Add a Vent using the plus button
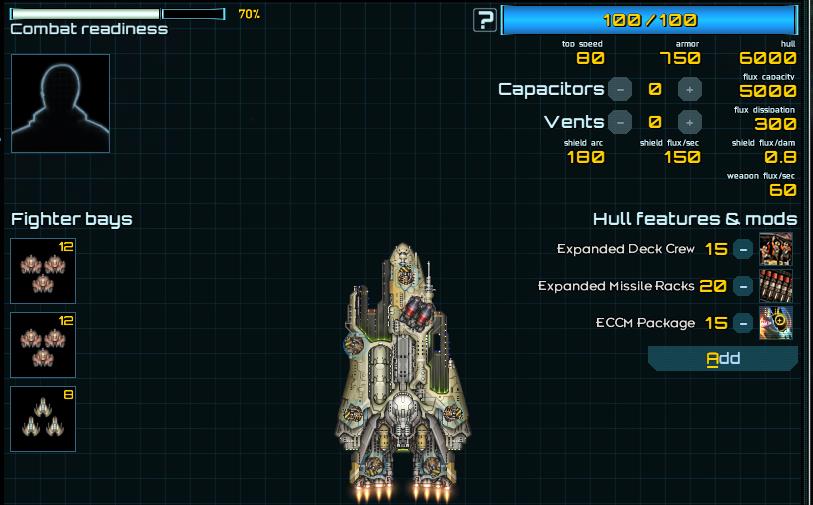813x505 pixels. [689, 122]
